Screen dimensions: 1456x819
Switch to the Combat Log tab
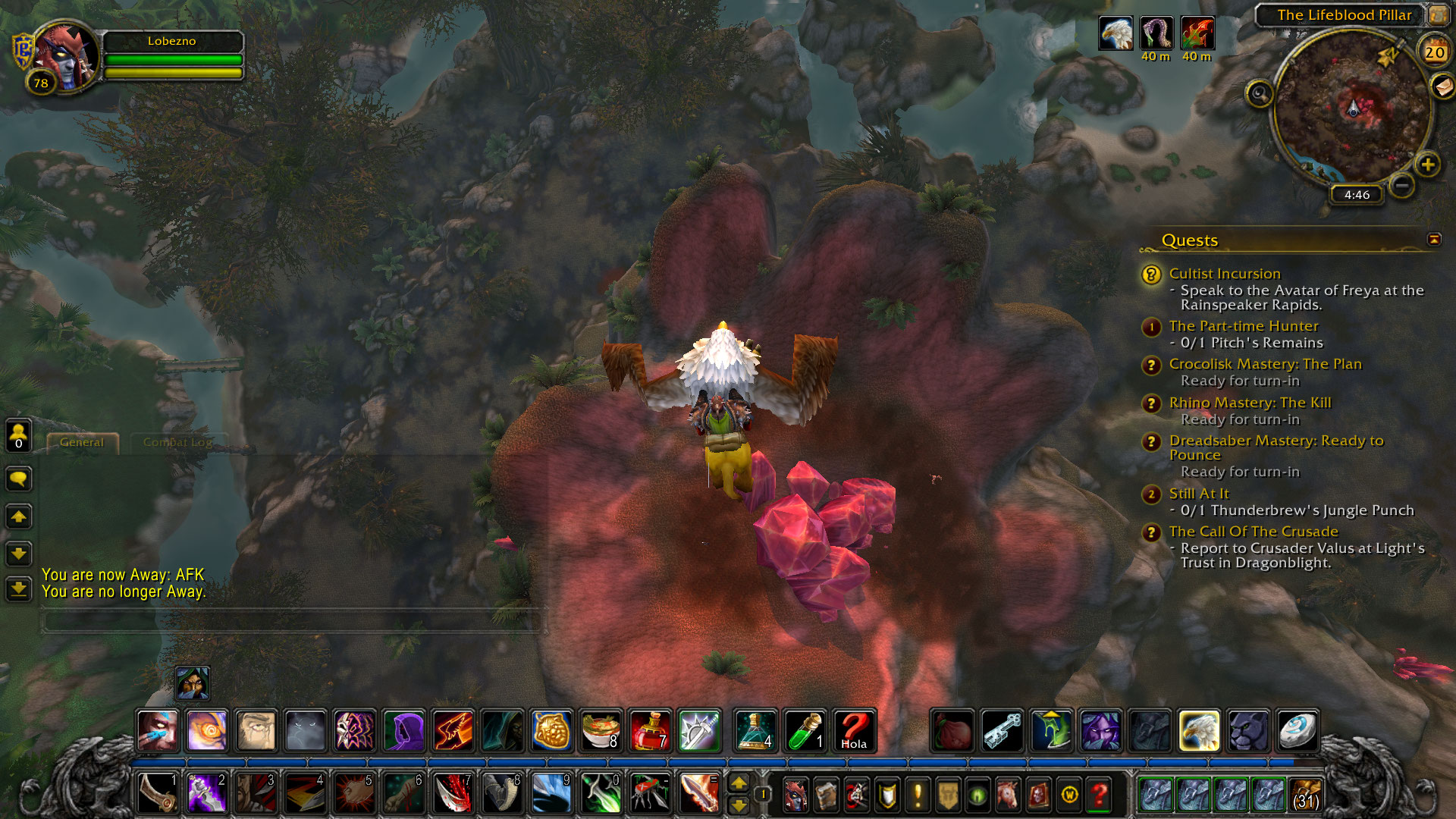[177, 442]
